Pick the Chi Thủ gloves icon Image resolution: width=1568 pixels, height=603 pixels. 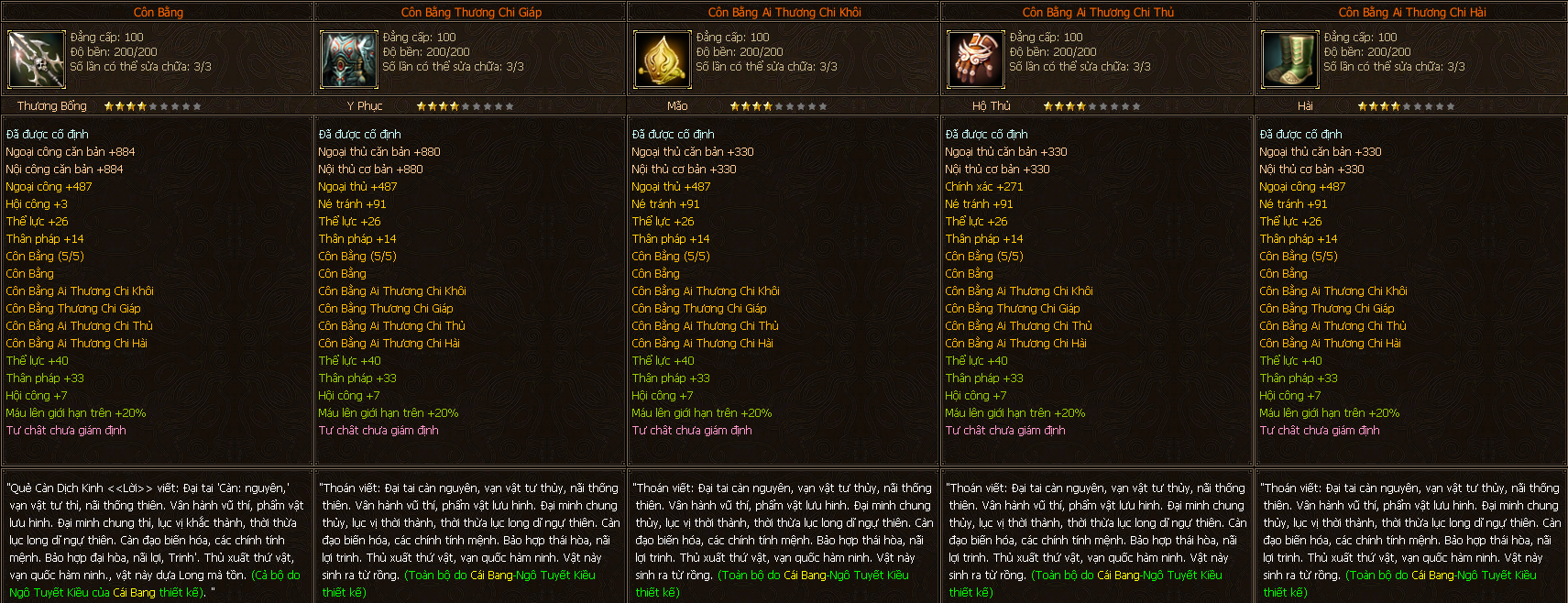[975, 60]
